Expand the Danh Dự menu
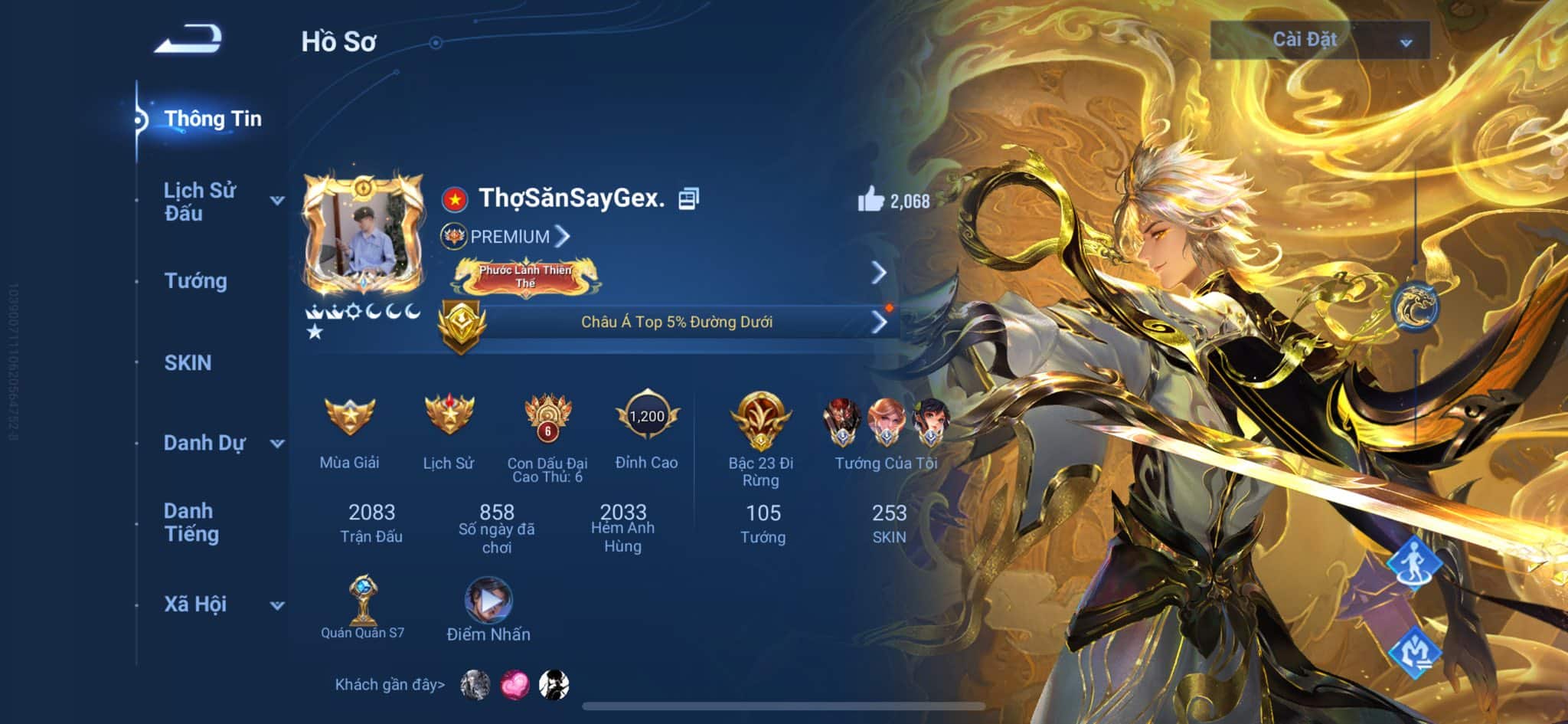The height and width of the screenshot is (724, 1568). tap(277, 443)
